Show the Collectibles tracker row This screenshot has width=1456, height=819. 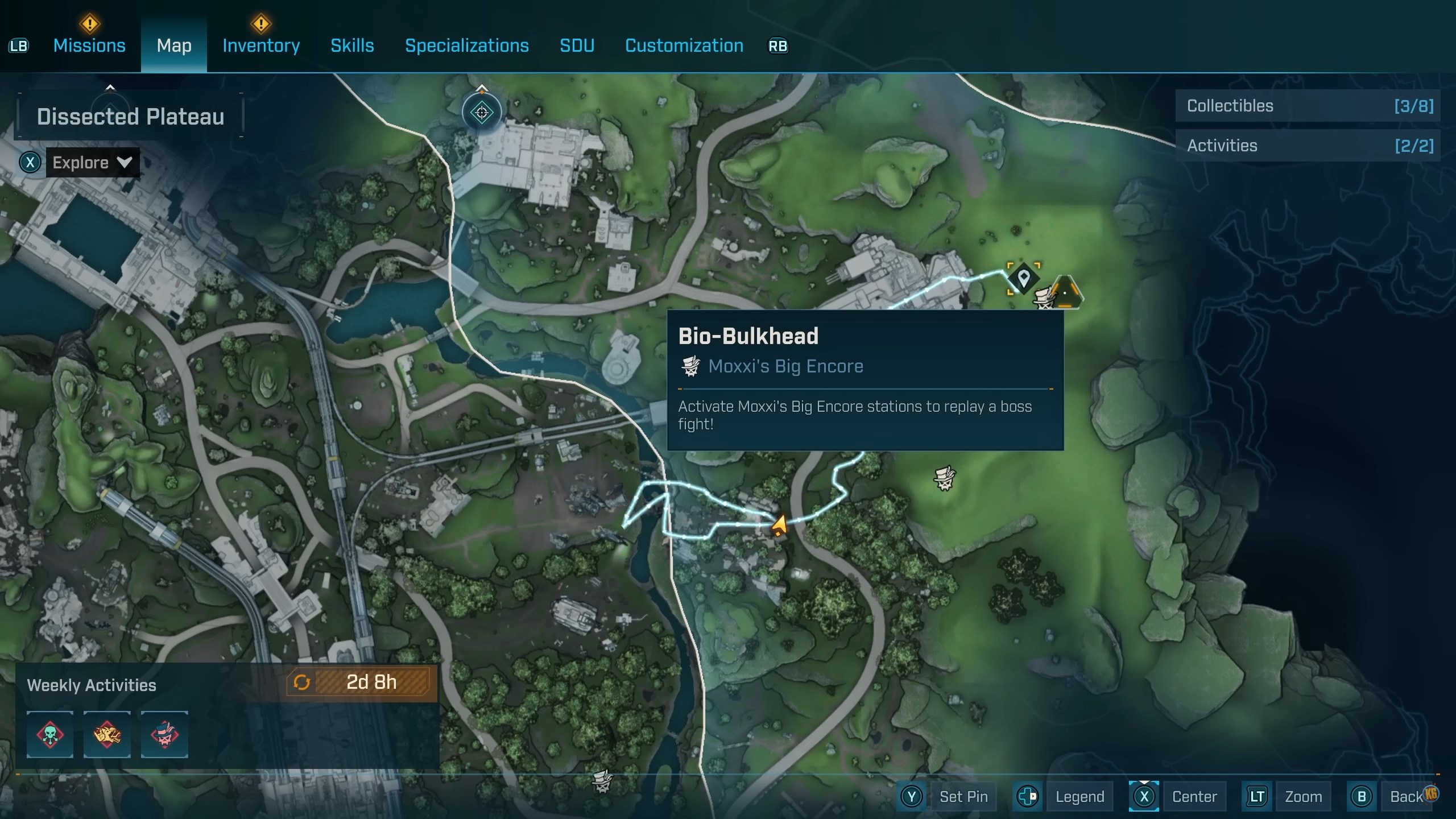pos(1308,106)
